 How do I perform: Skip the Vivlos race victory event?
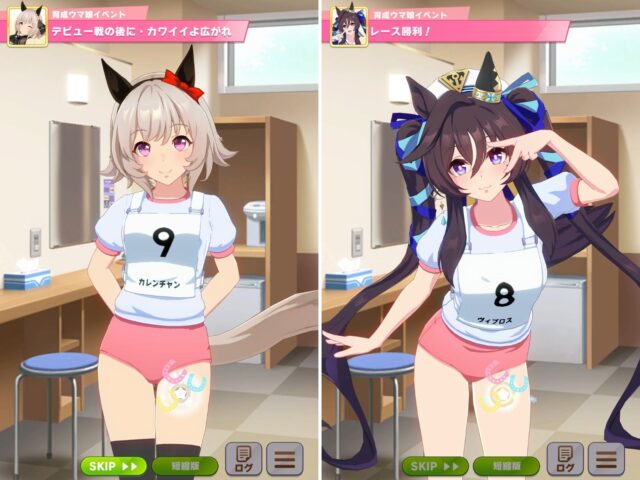[x=435, y=466]
